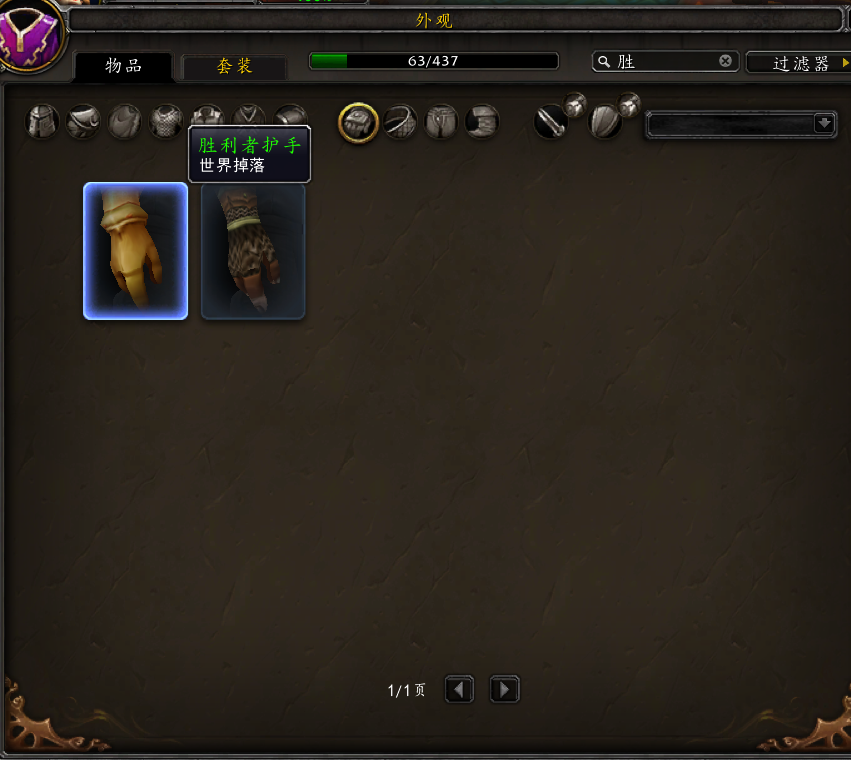Choose the boots slot icon

click(x=482, y=122)
